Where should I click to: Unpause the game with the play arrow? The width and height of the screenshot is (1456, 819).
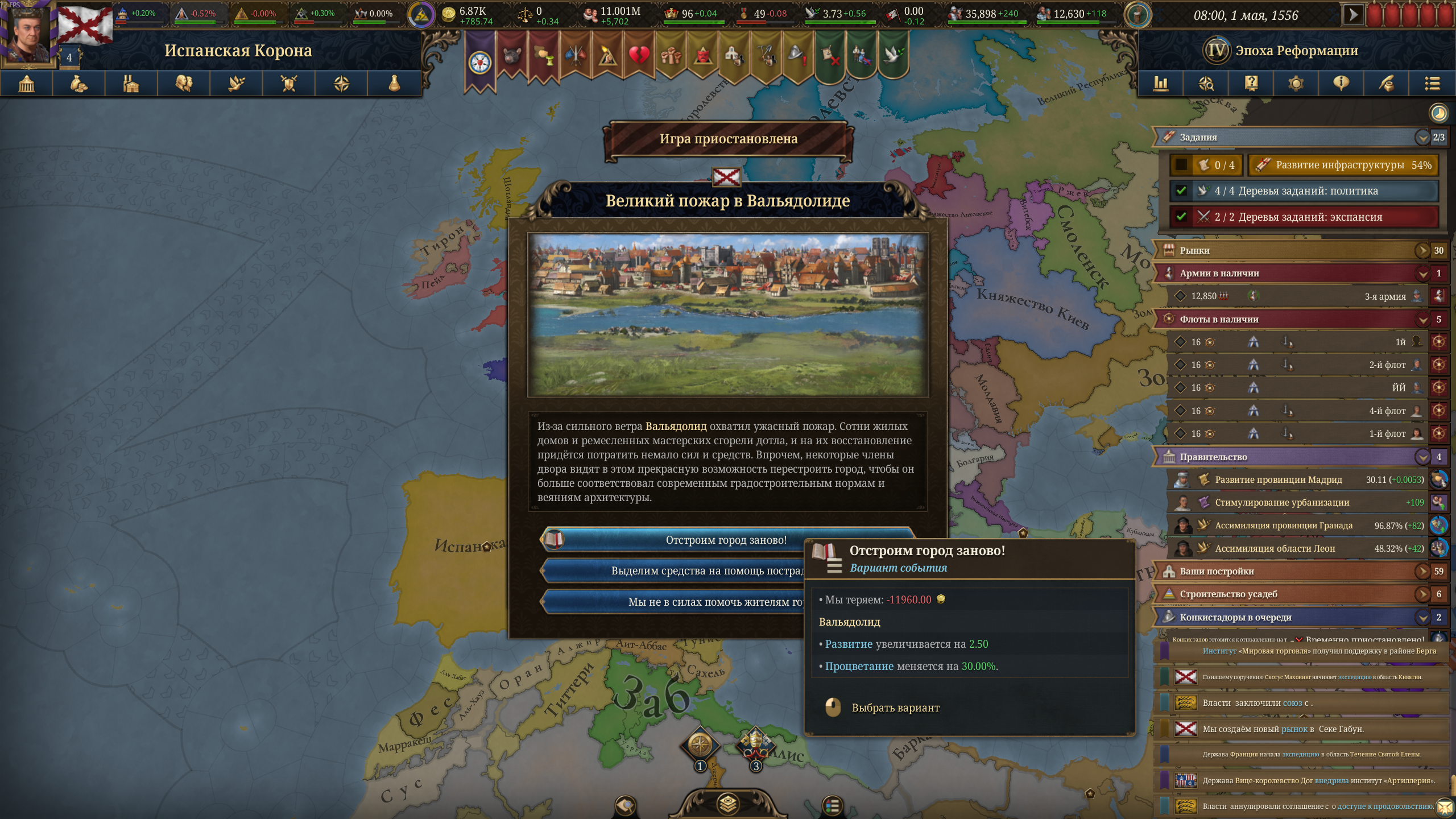(x=1352, y=15)
